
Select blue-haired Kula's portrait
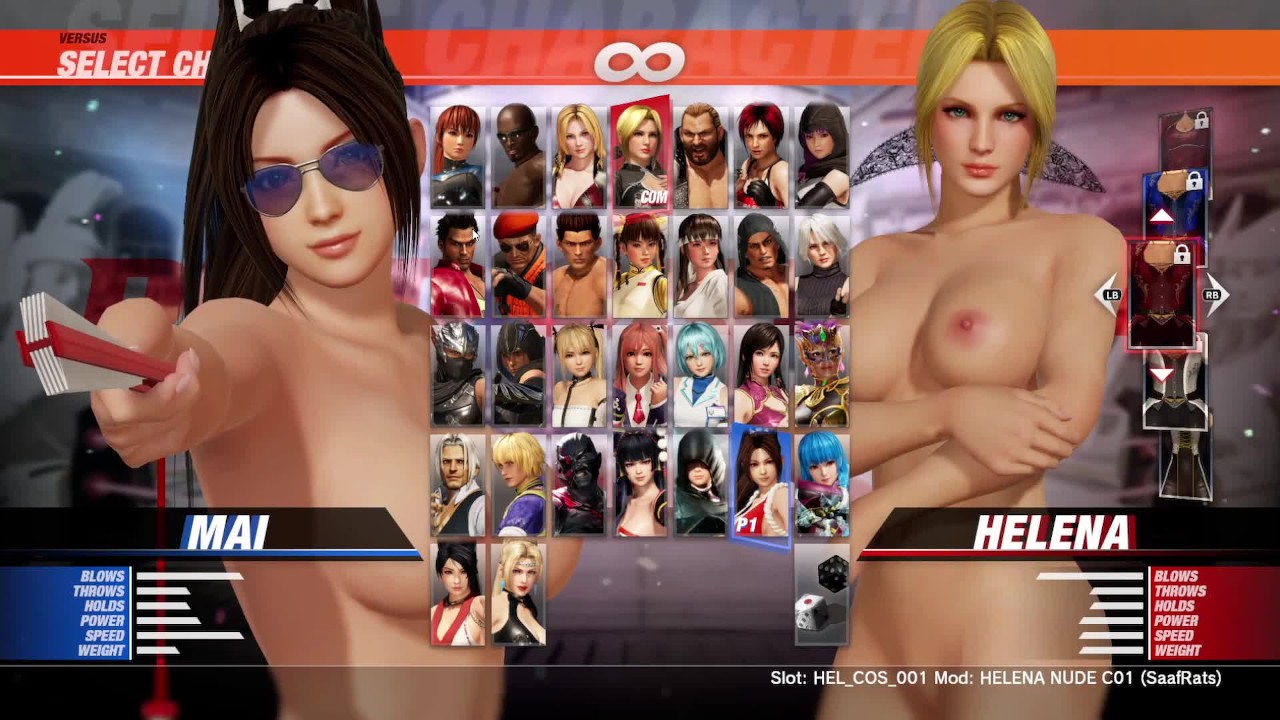(822, 484)
